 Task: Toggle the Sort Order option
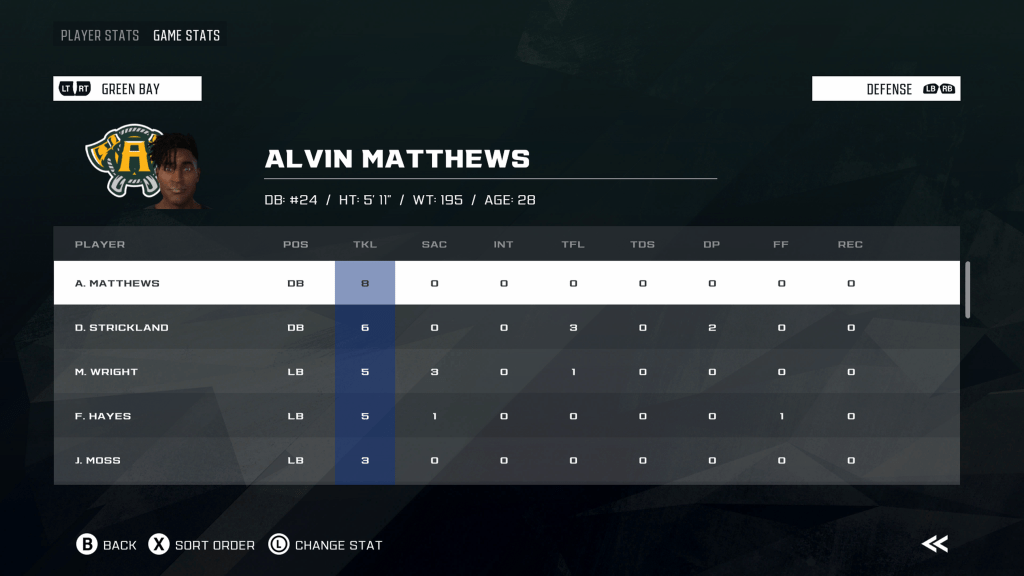202,545
